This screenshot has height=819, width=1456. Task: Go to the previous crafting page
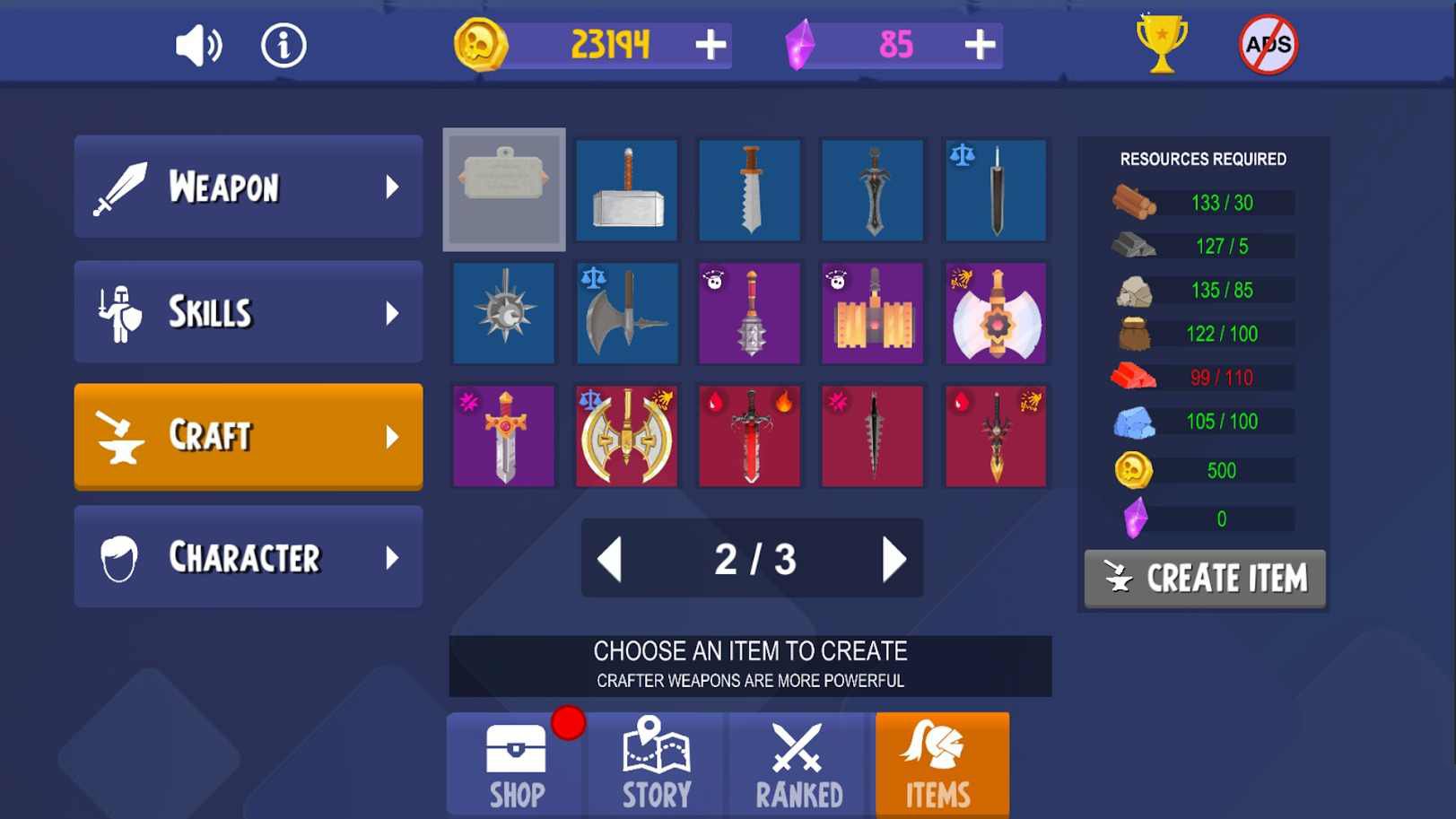click(x=610, y=559)
